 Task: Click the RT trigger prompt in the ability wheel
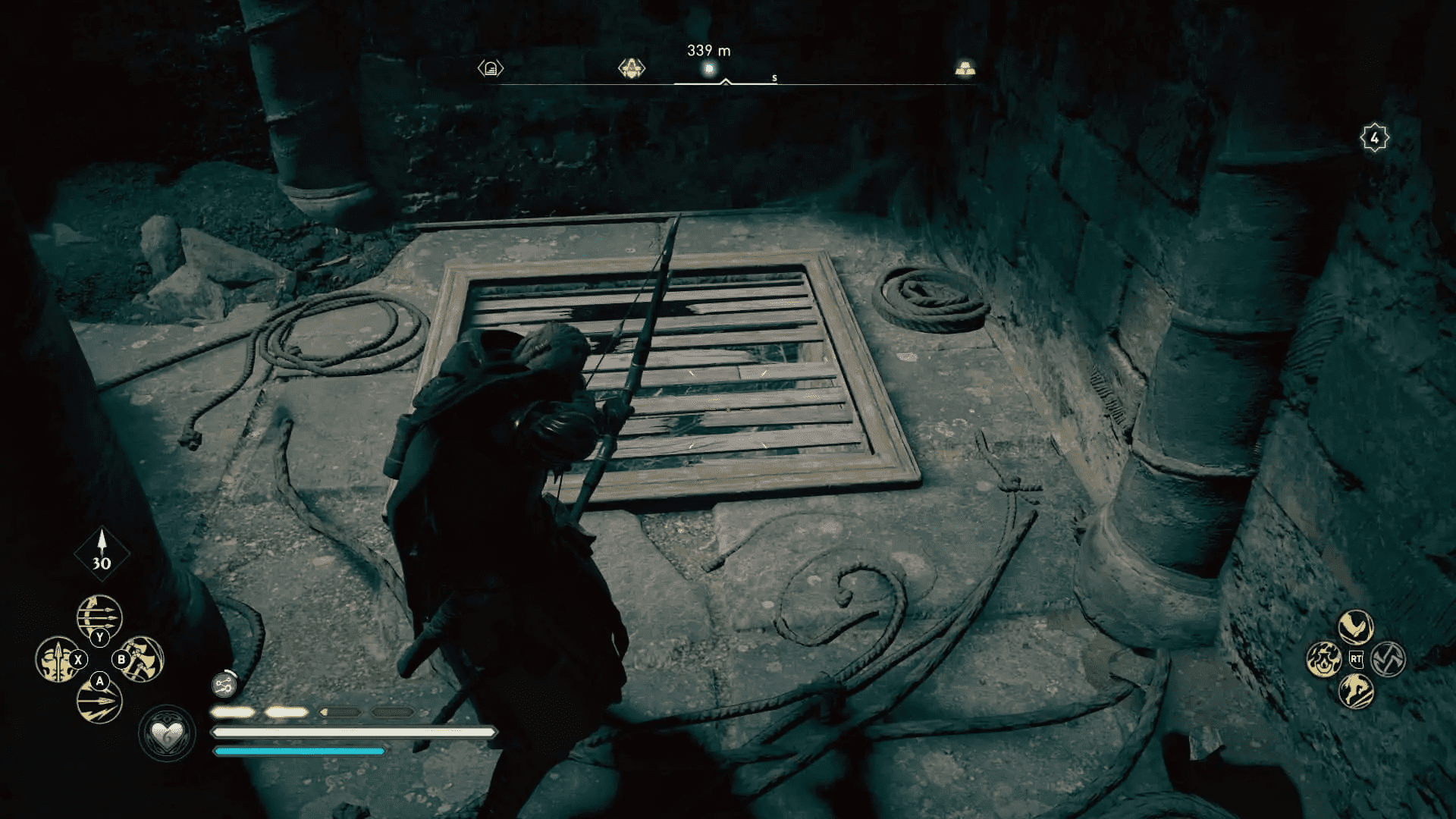[x=1357, y=658]
